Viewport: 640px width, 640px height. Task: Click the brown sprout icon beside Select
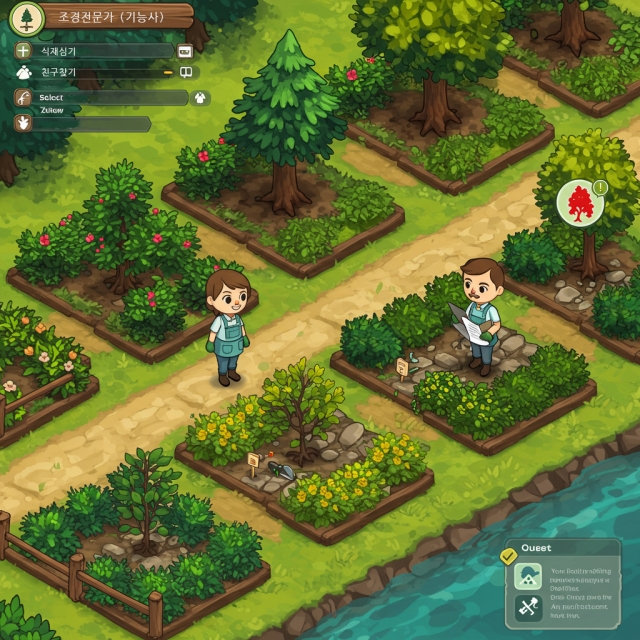23,98
